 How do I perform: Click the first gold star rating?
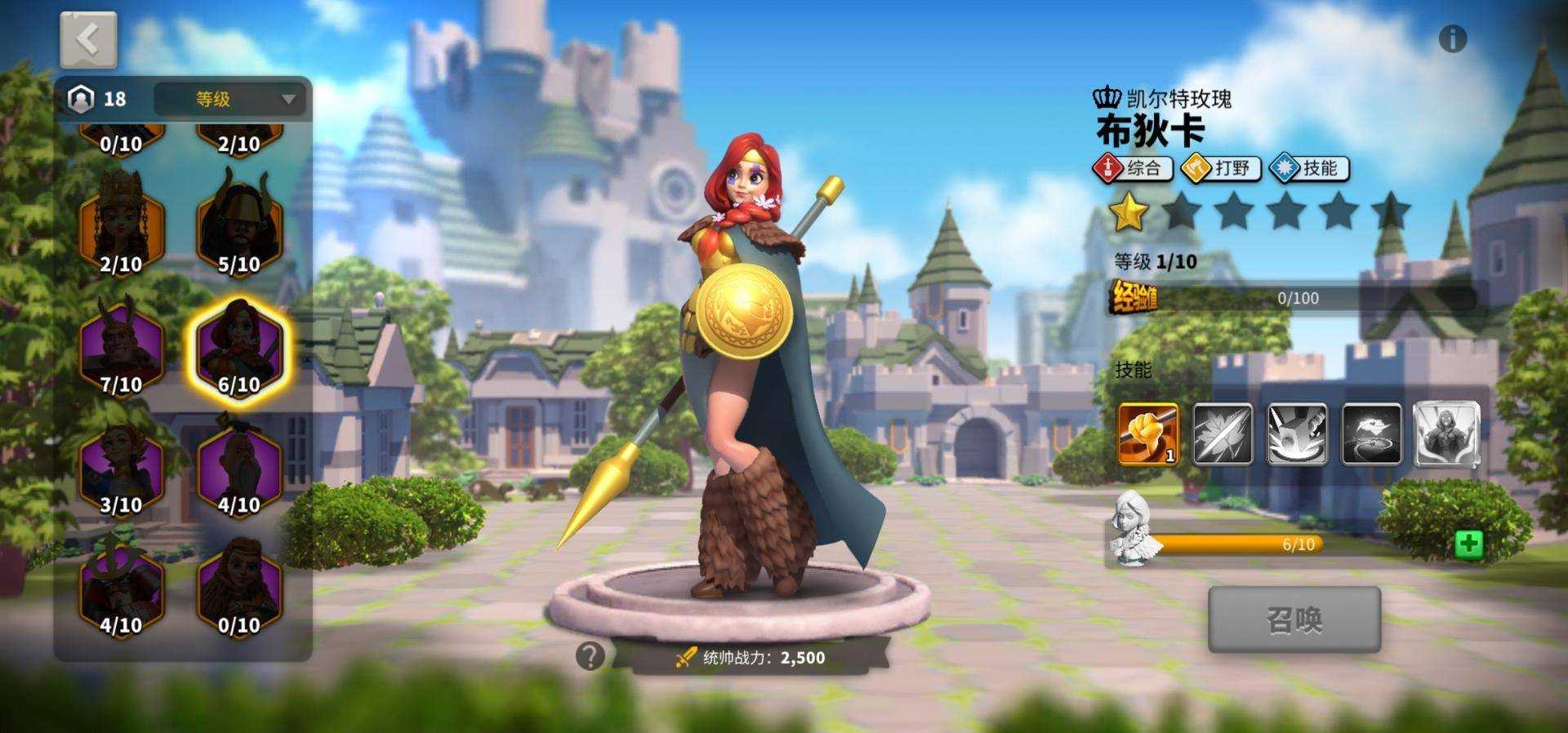click(1129, 211)
